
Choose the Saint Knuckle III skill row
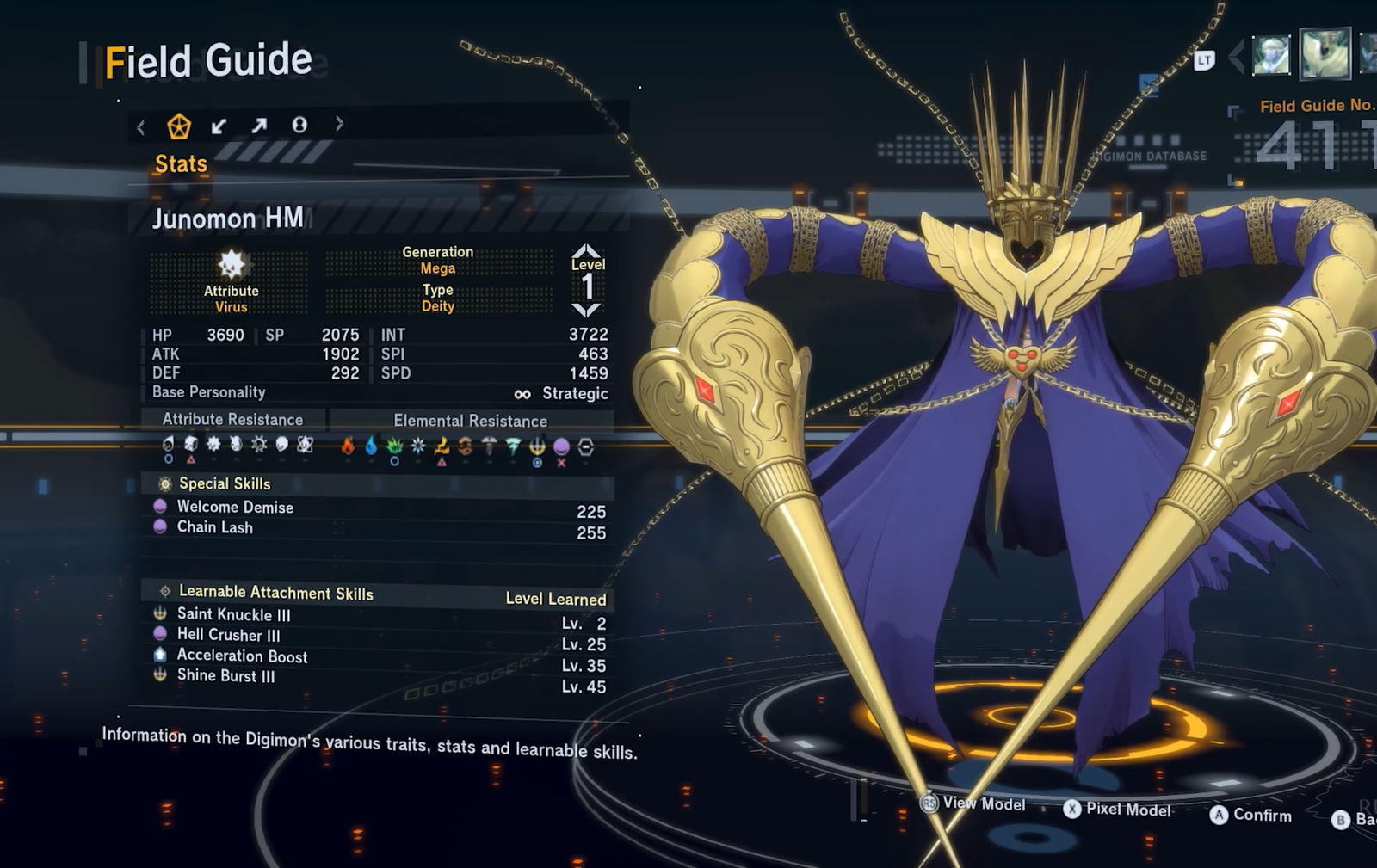click(x=233, y=614)
